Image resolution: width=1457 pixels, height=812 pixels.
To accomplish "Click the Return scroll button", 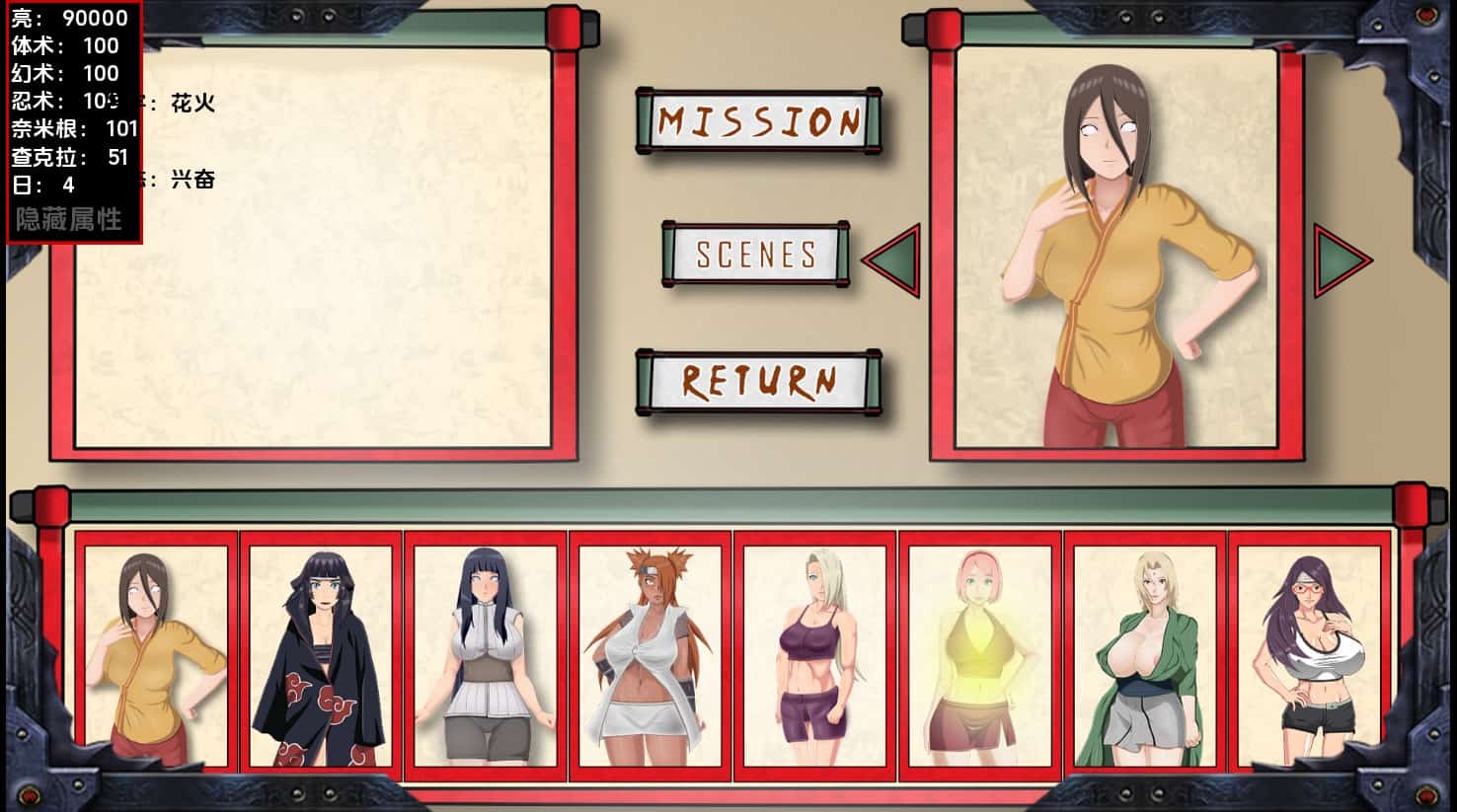I will click(758, 382).
